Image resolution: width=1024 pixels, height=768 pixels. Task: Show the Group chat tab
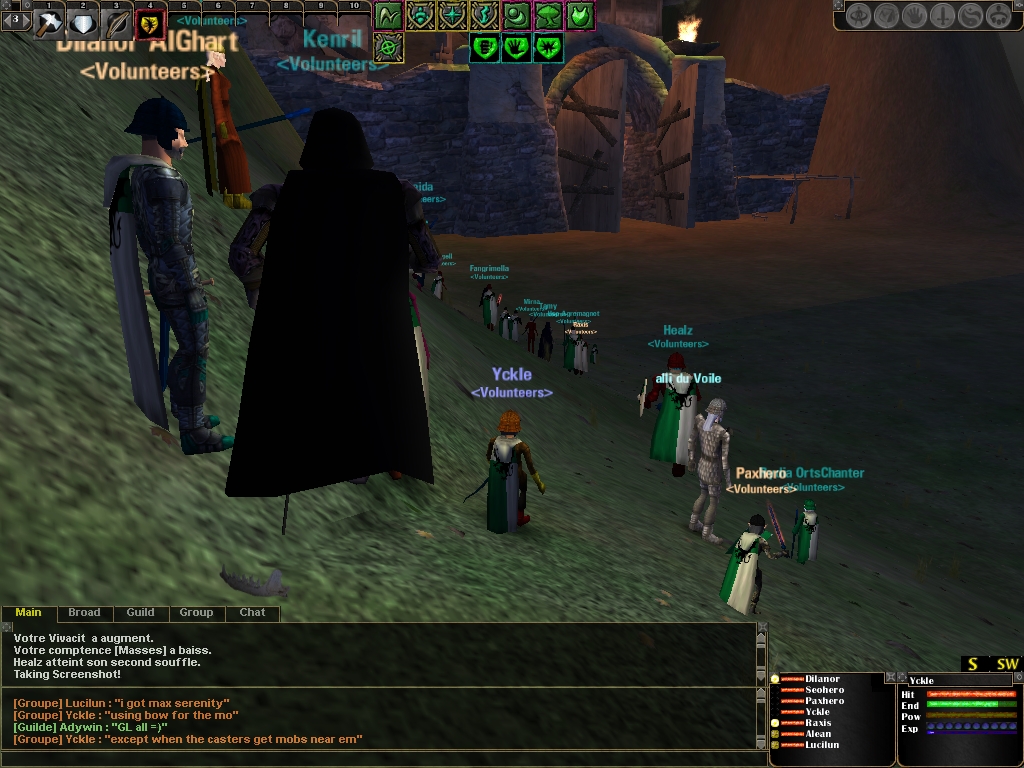click(196, 612)
